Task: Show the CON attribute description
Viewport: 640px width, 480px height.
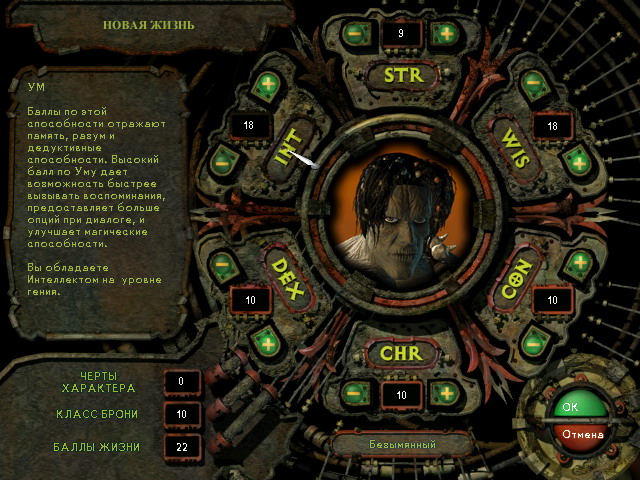Action: tap(510, 274)
